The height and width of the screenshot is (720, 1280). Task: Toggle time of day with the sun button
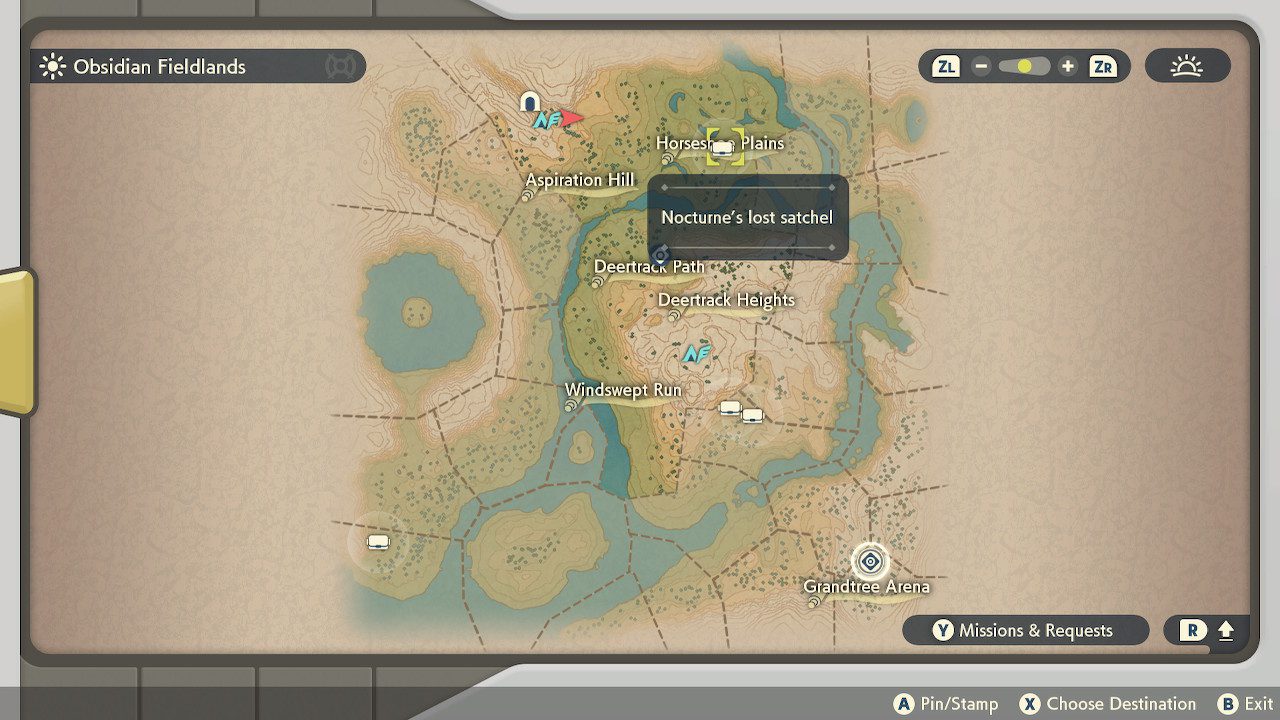click(x=1188, y=64)
